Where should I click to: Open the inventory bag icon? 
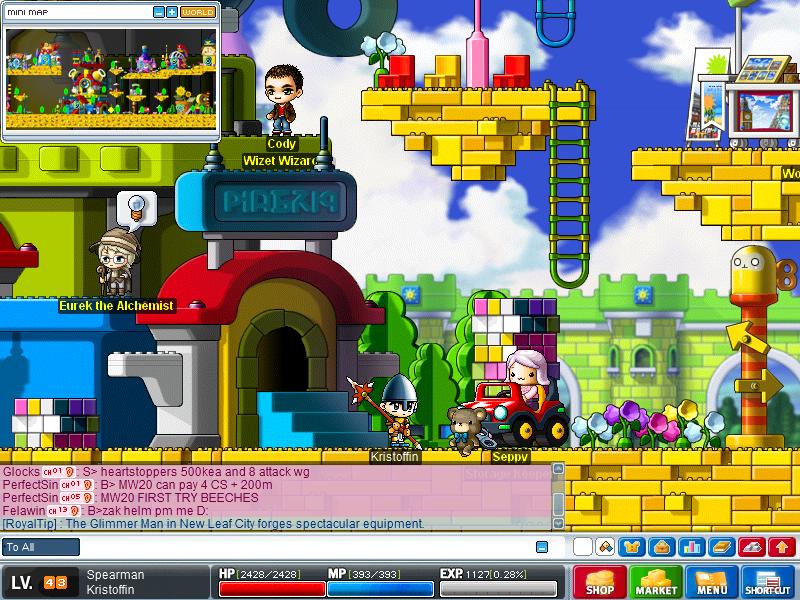point(661,547)
